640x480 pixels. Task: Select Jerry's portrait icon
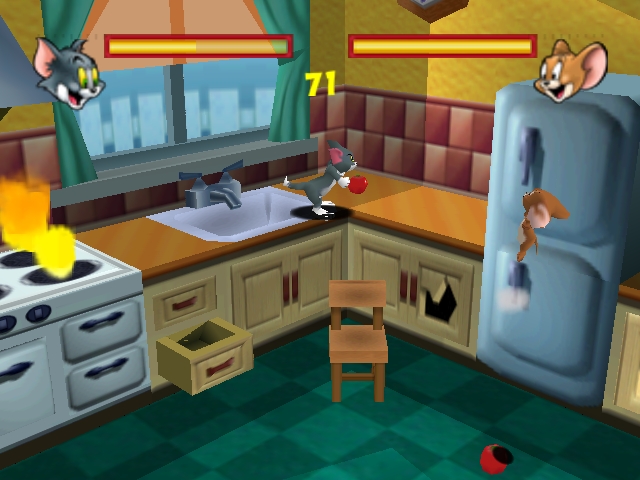coord(571,71)
